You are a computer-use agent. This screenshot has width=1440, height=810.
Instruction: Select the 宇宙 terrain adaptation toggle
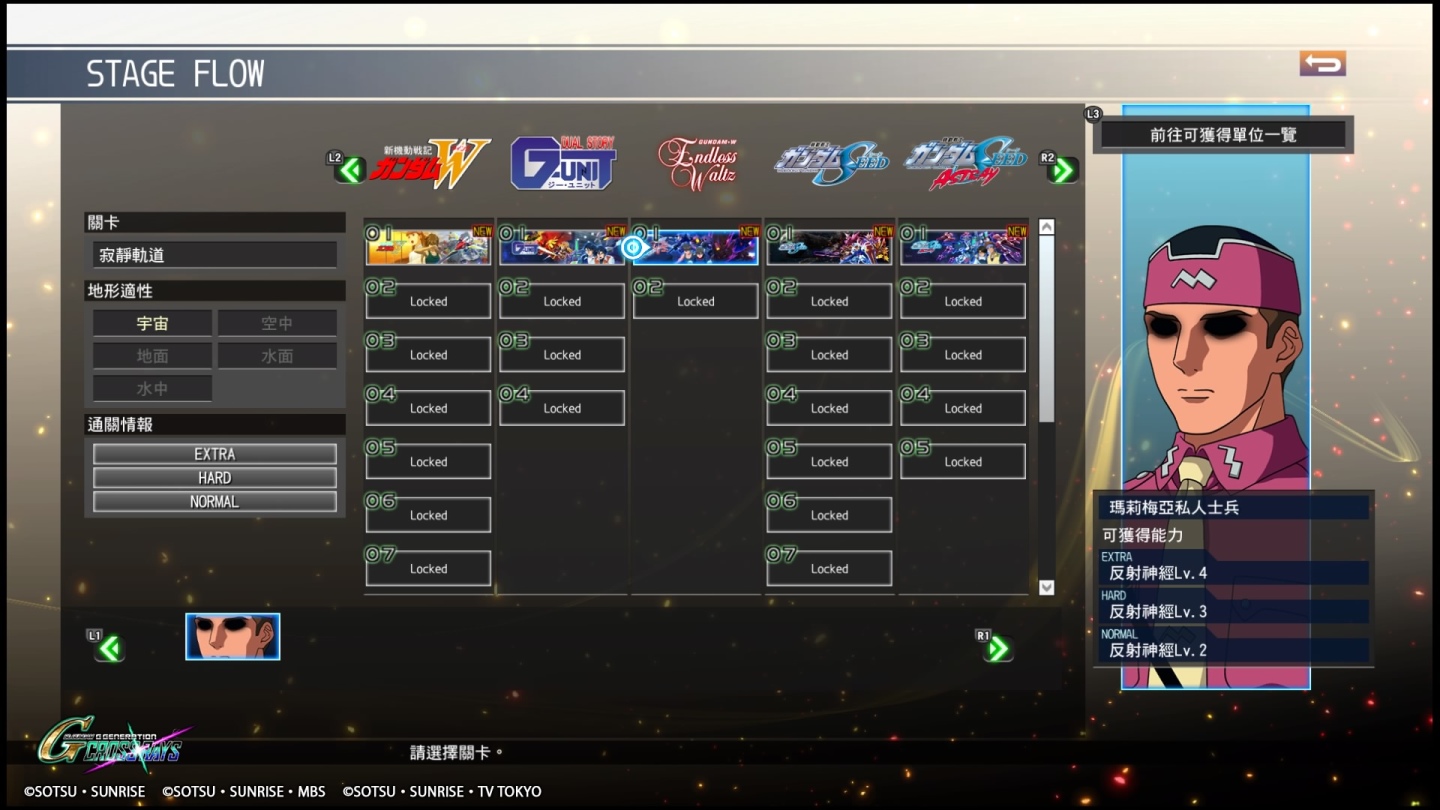click(x=151, y=322)
